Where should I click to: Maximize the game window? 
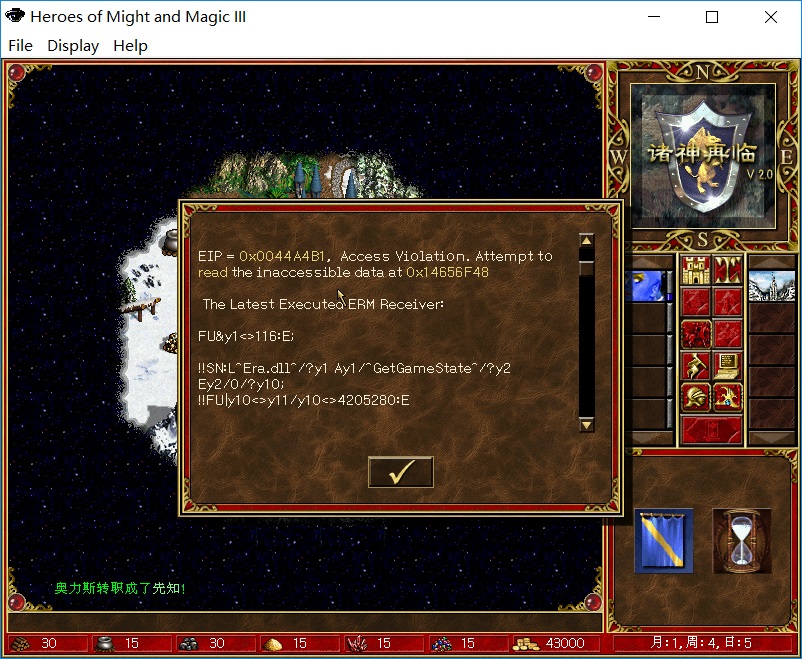coord(712,17)
